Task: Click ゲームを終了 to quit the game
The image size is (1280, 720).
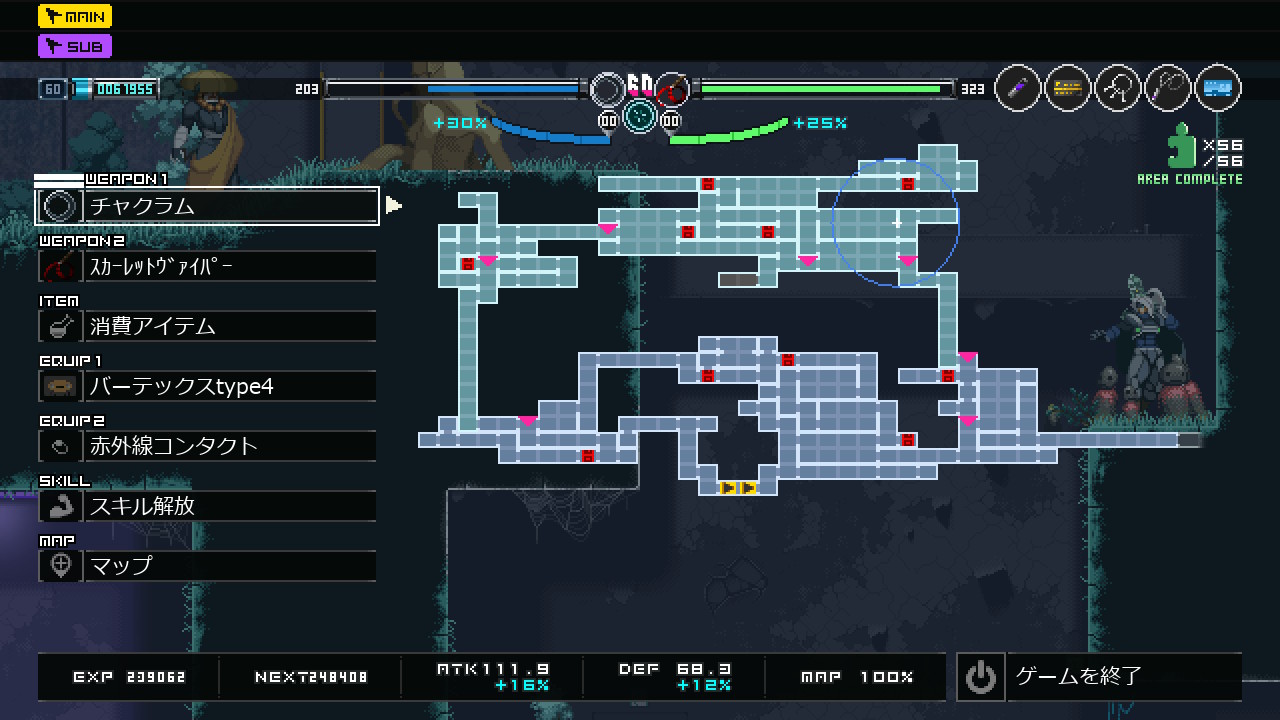Action: tap(1098, 677)
